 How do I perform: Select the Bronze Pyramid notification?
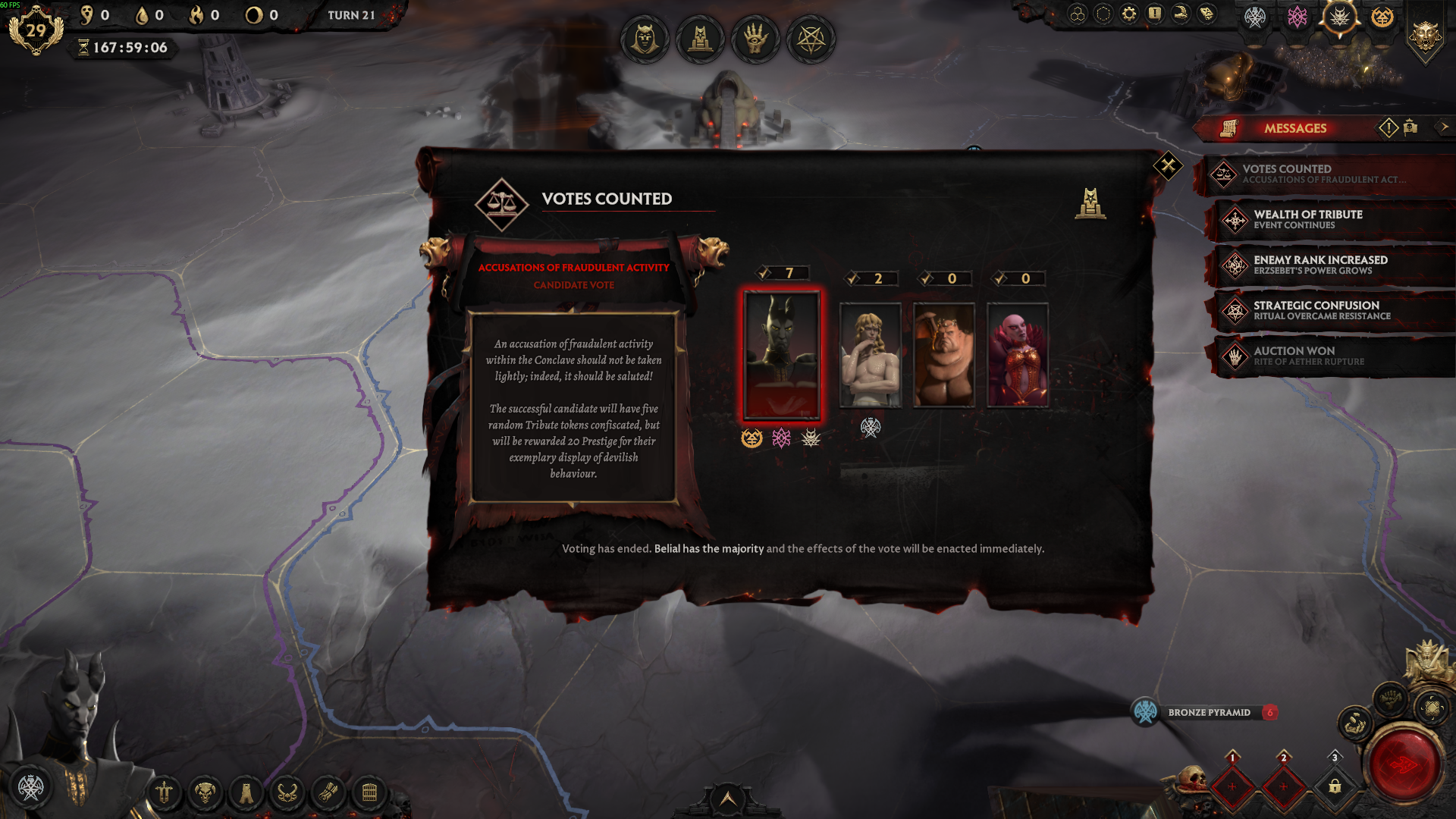pyautogui.click(x=1209, y=712)
